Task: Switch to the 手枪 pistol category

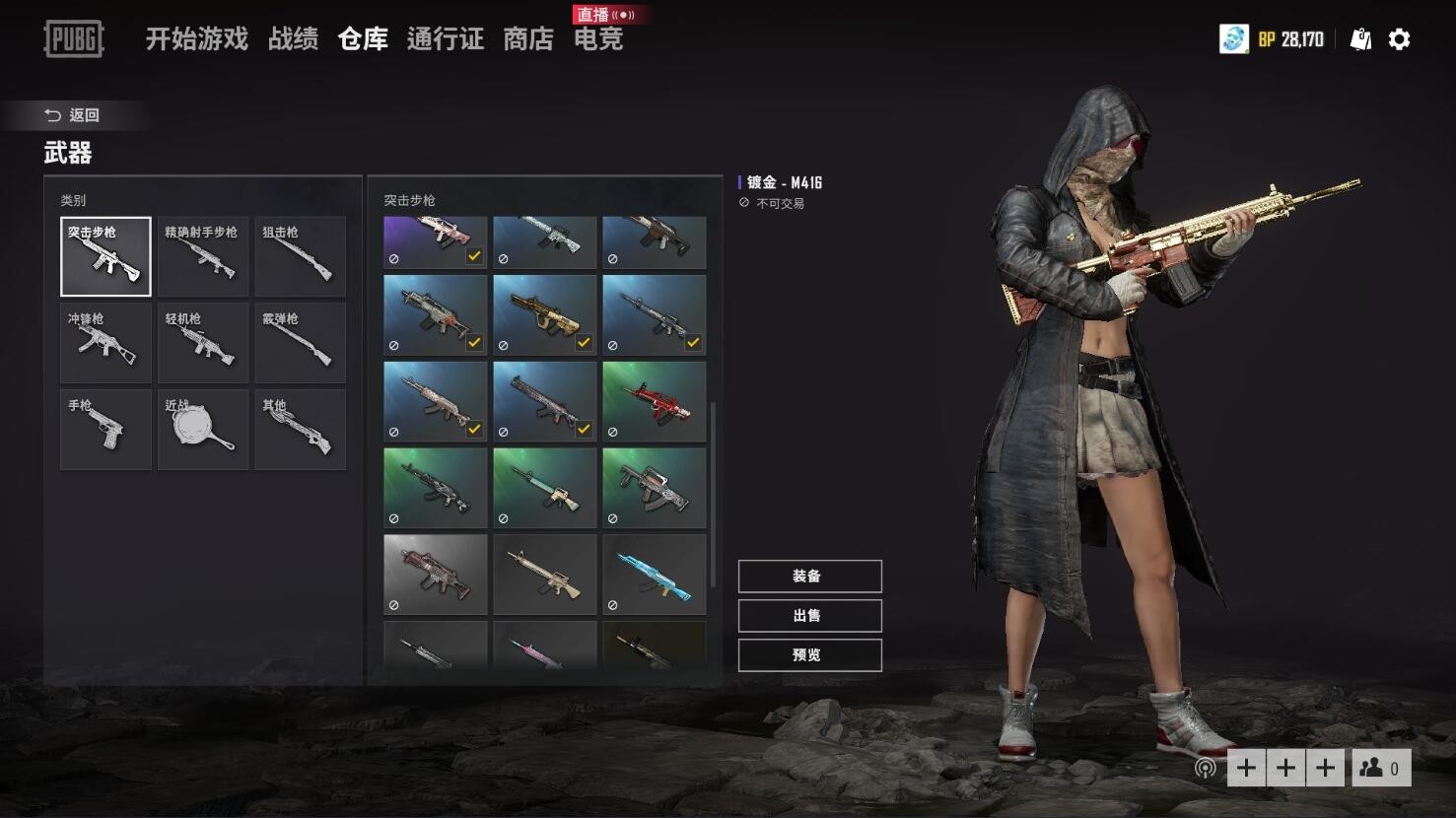Action: tap(105, 430)
